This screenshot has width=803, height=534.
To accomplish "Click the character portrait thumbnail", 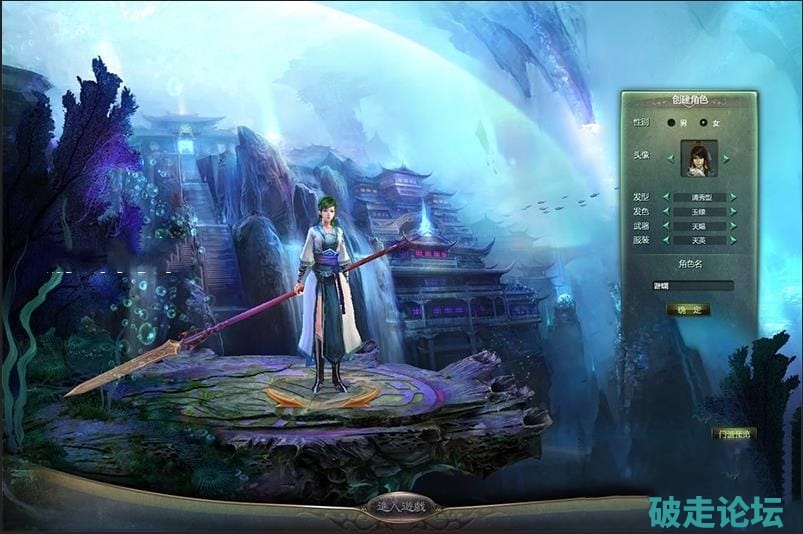I will pos(697,158).
